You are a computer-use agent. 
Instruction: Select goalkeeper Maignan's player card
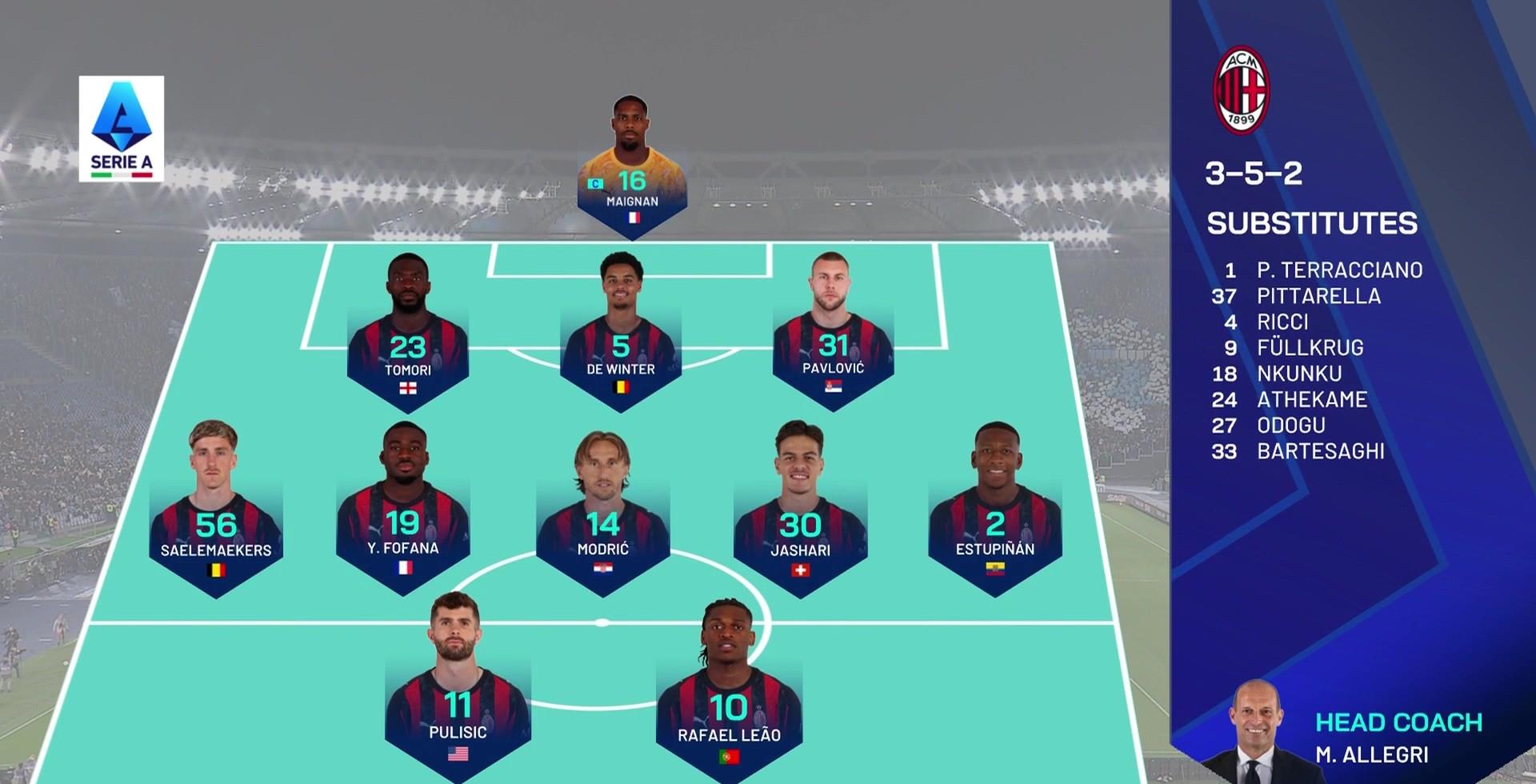click(632, 172)
